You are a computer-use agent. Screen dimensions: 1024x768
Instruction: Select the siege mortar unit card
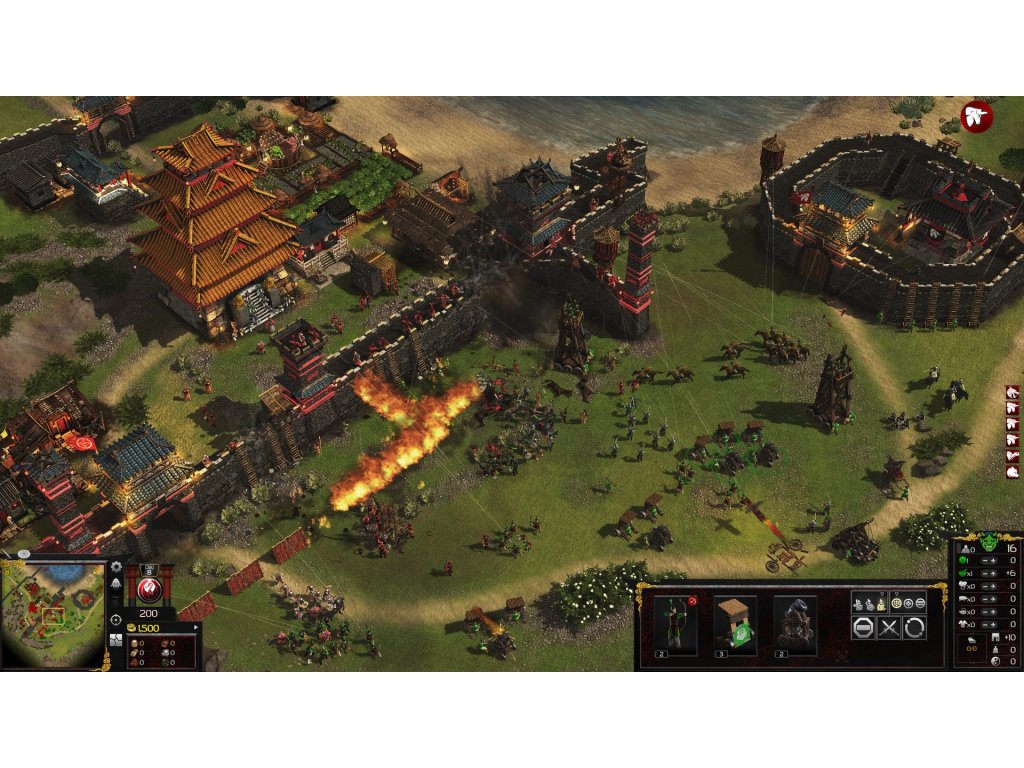(x=794, y=625)
